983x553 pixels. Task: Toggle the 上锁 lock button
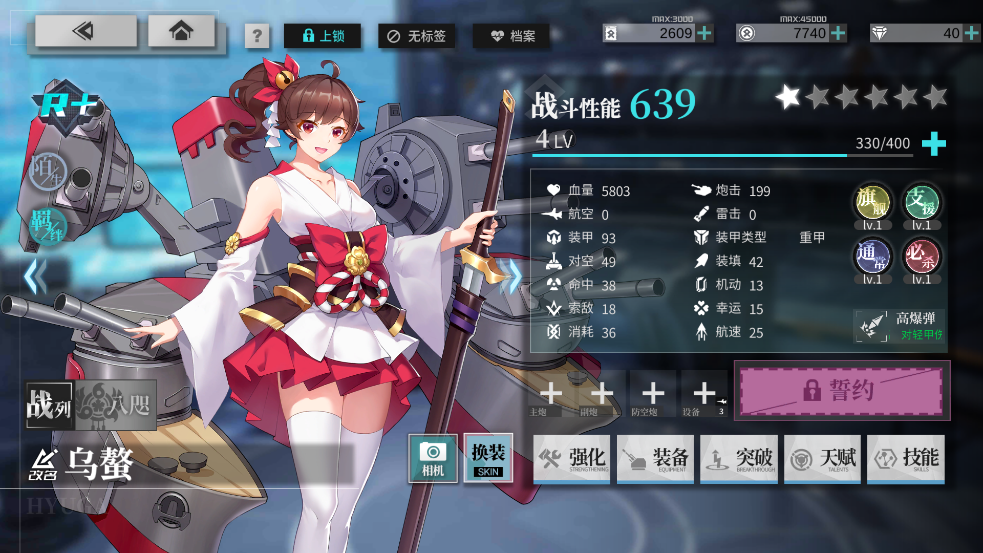coord(322,37)
